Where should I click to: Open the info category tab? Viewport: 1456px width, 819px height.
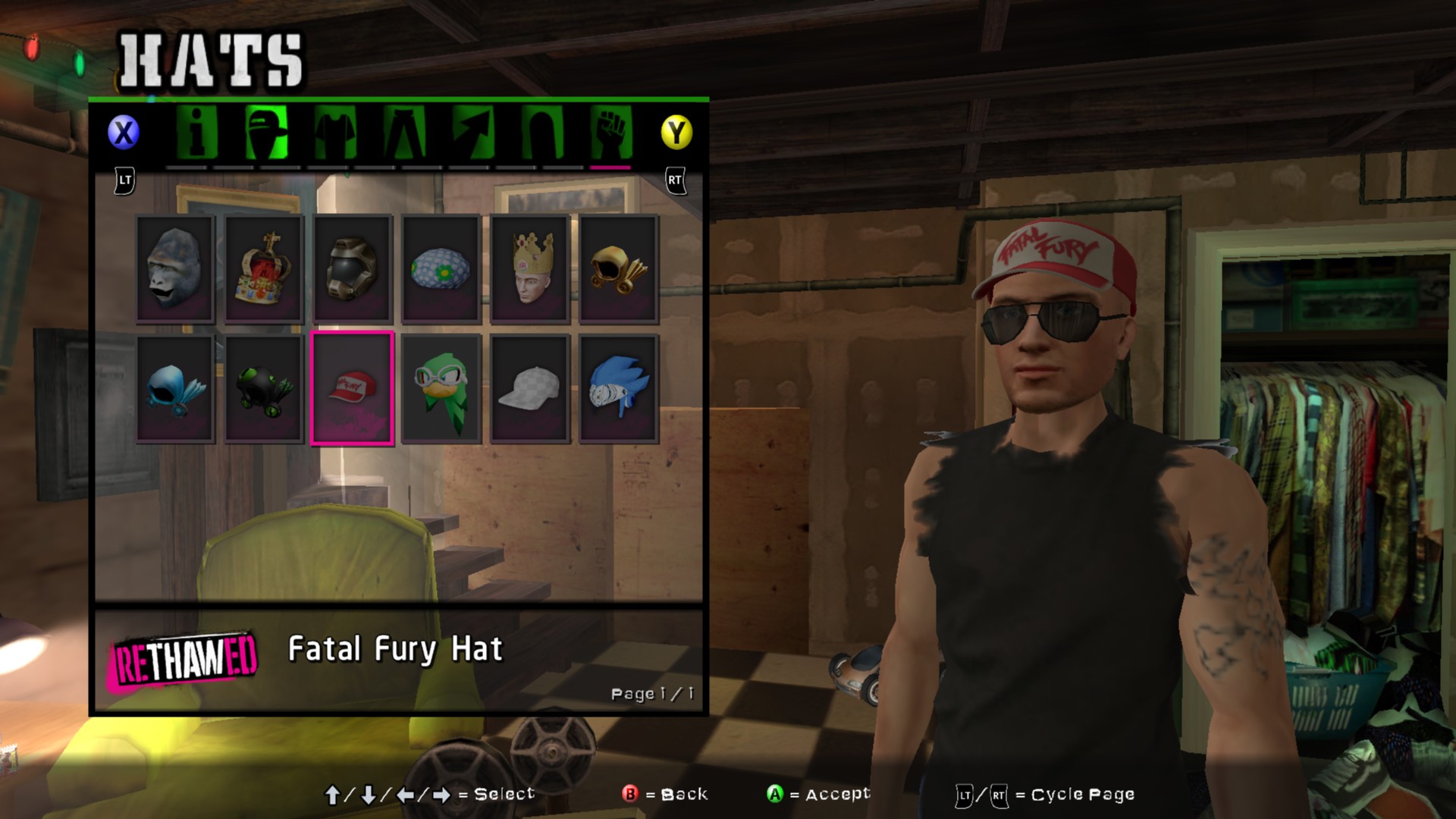196,133
